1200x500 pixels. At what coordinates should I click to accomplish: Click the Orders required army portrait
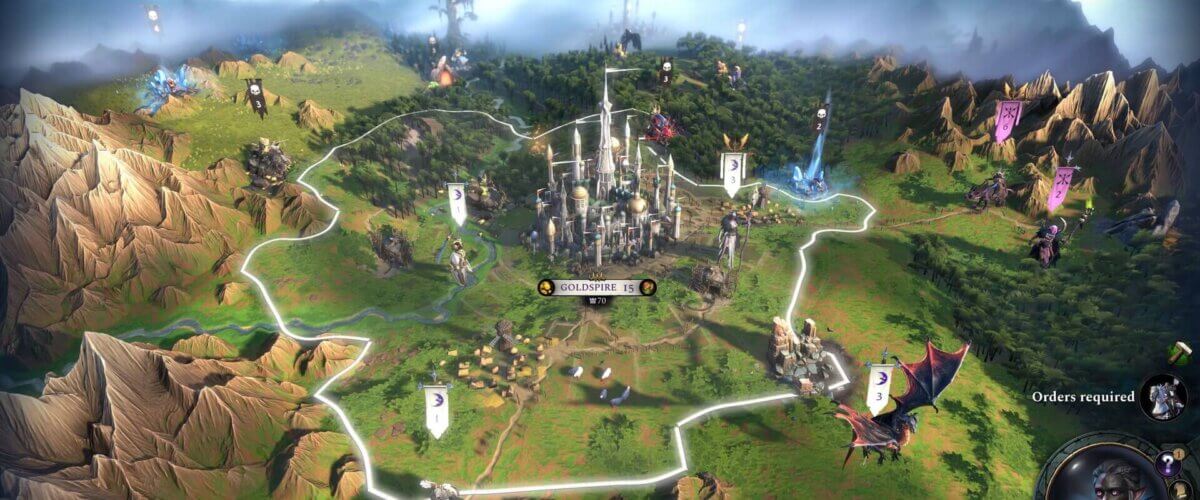click(x=1163, y=397)
